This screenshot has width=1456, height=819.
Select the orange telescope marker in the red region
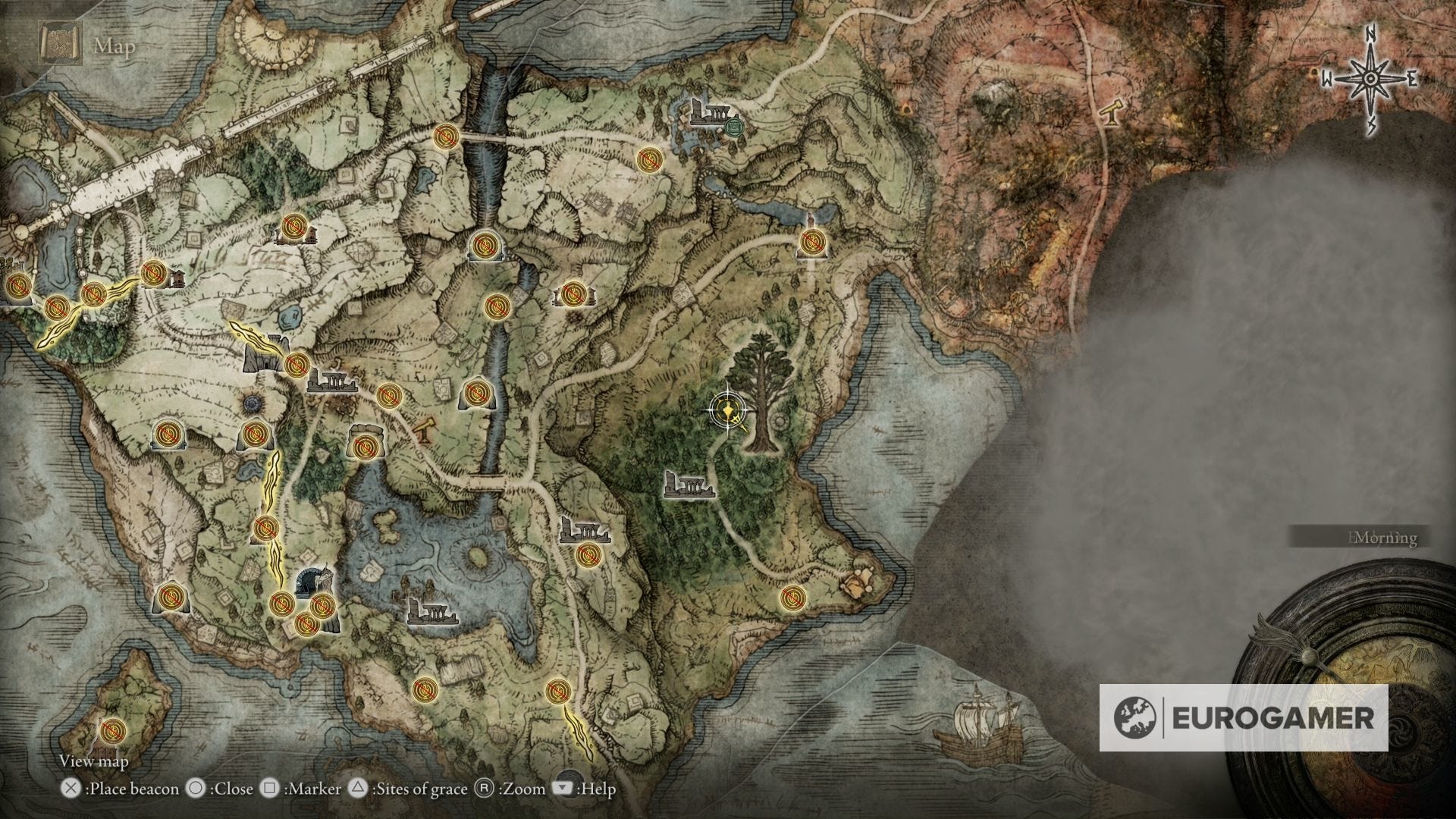(1112, 114)
